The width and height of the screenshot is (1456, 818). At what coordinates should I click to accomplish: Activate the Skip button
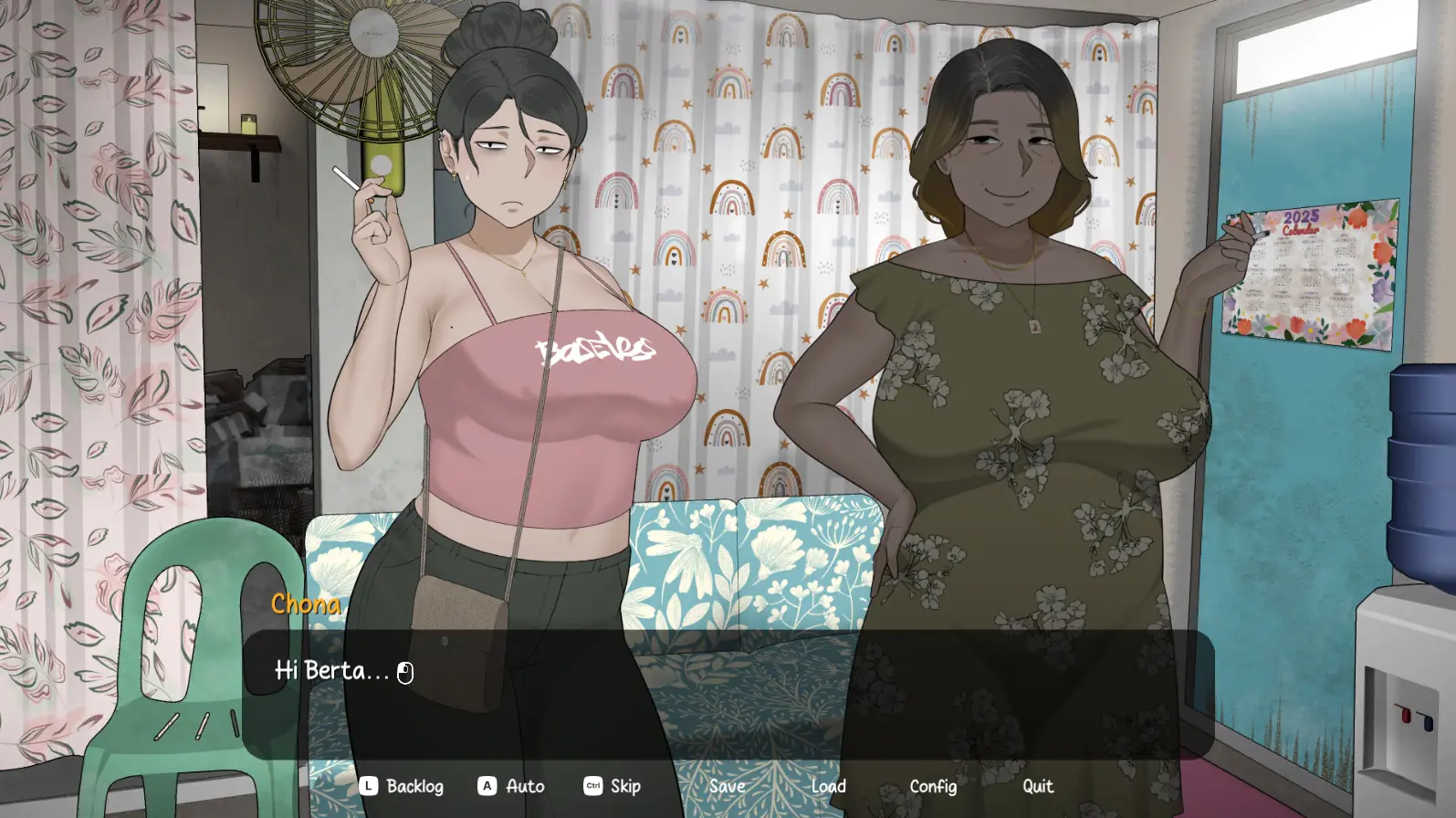point(613,786)
